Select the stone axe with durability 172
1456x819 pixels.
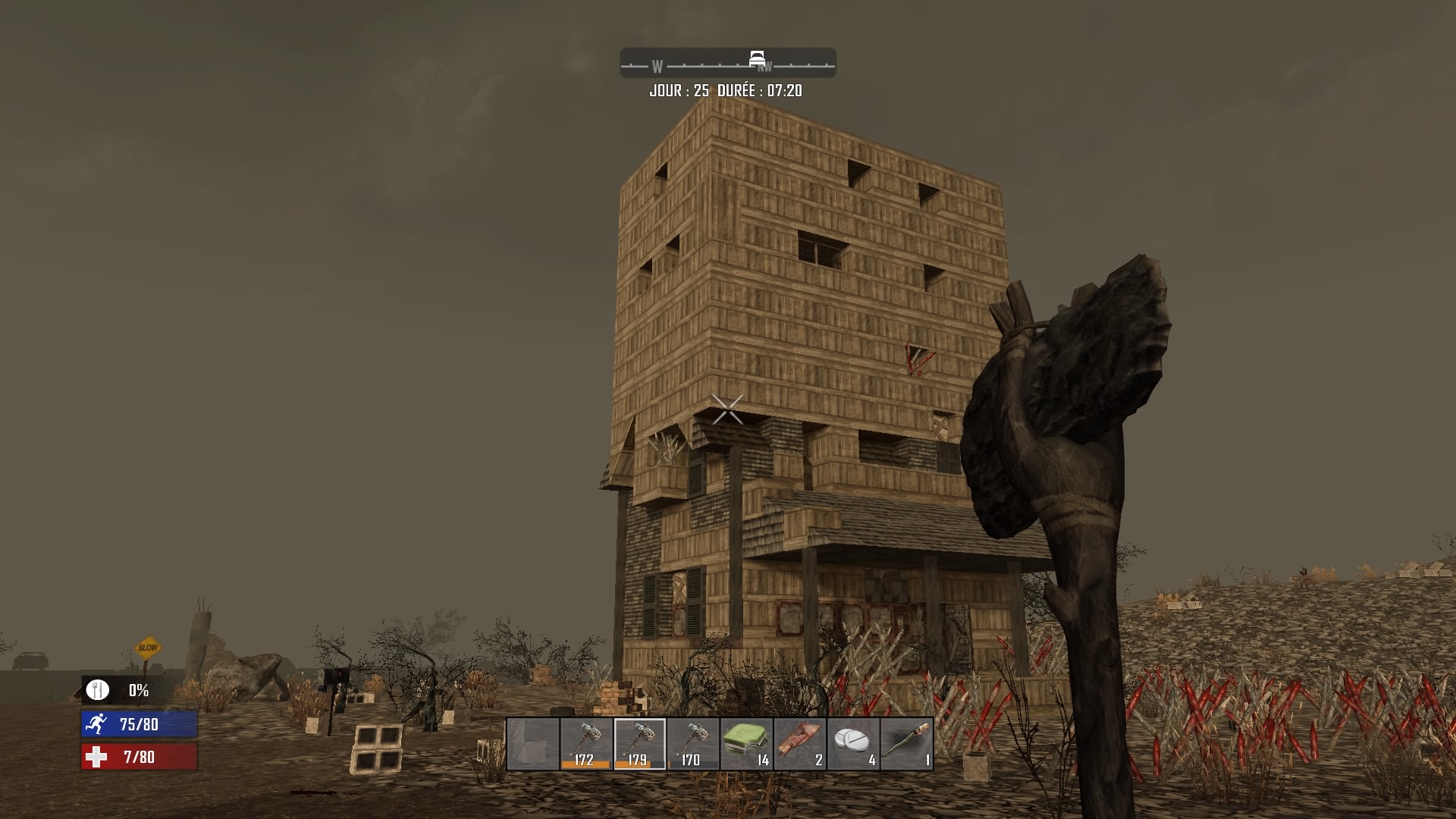586,744
